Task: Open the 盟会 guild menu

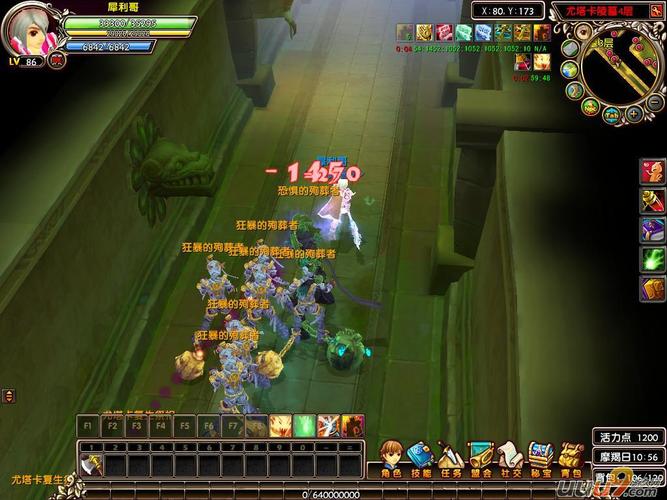Action: (481, 459)
